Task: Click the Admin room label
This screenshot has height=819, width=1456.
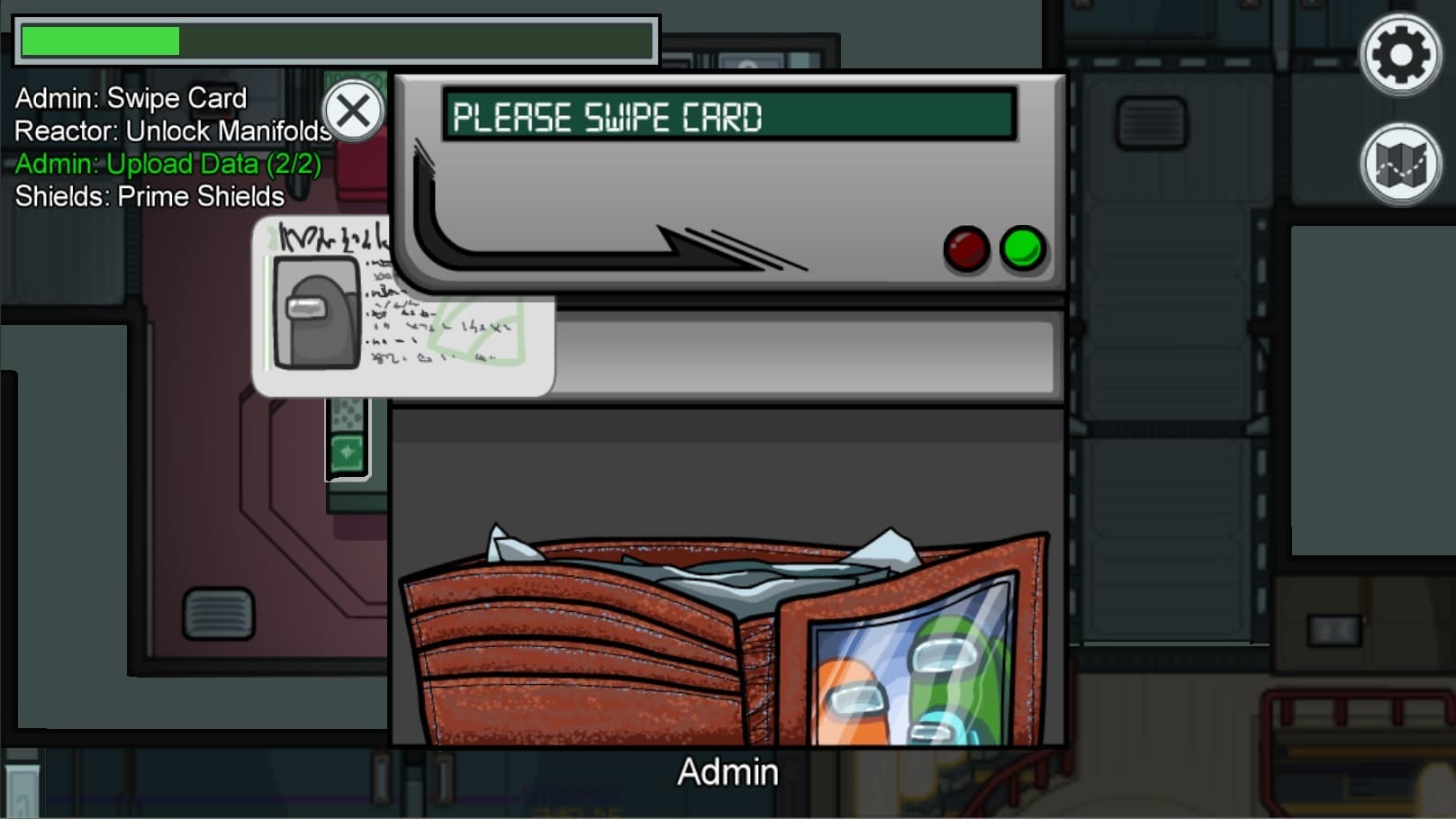Action: (727, 771)
